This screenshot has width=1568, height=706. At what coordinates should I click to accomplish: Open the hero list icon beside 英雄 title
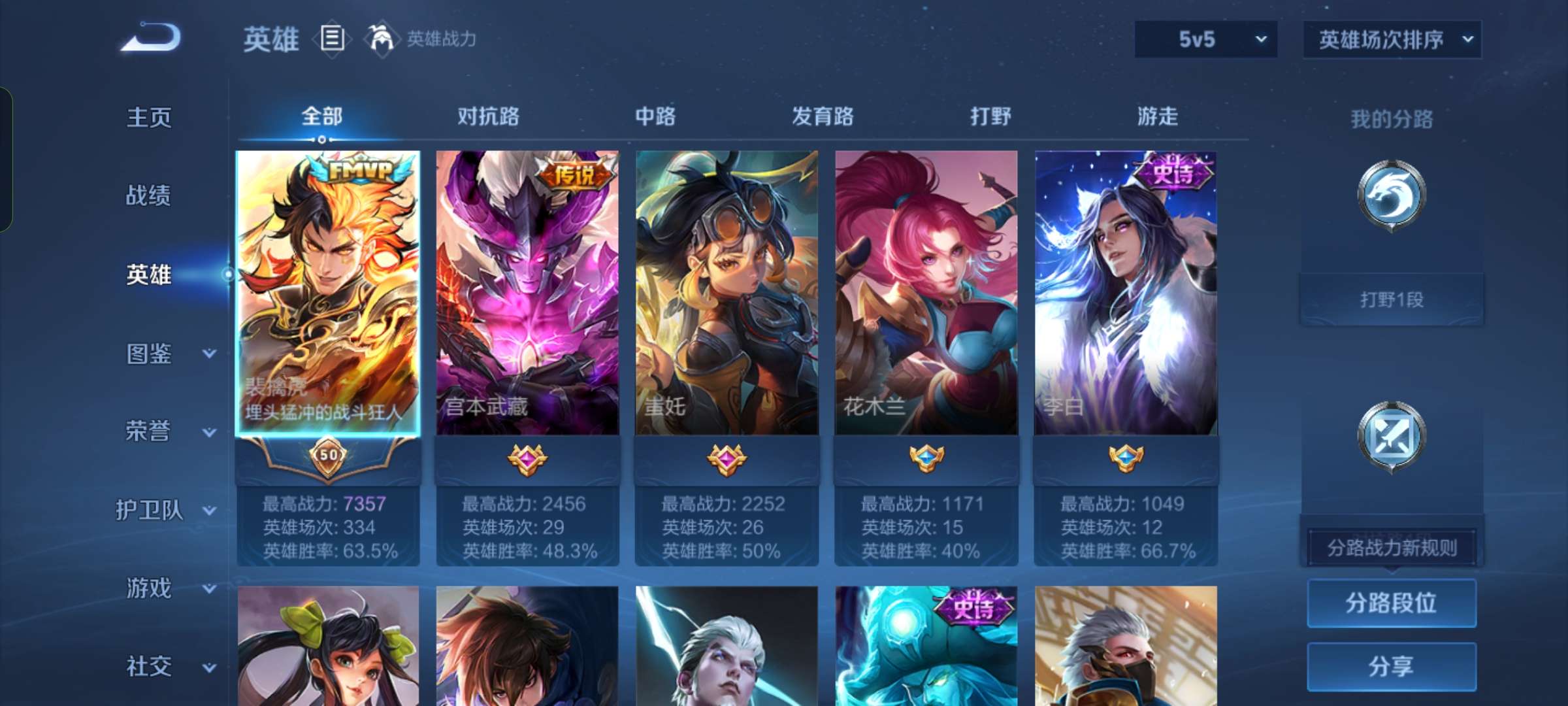[332, 39]
